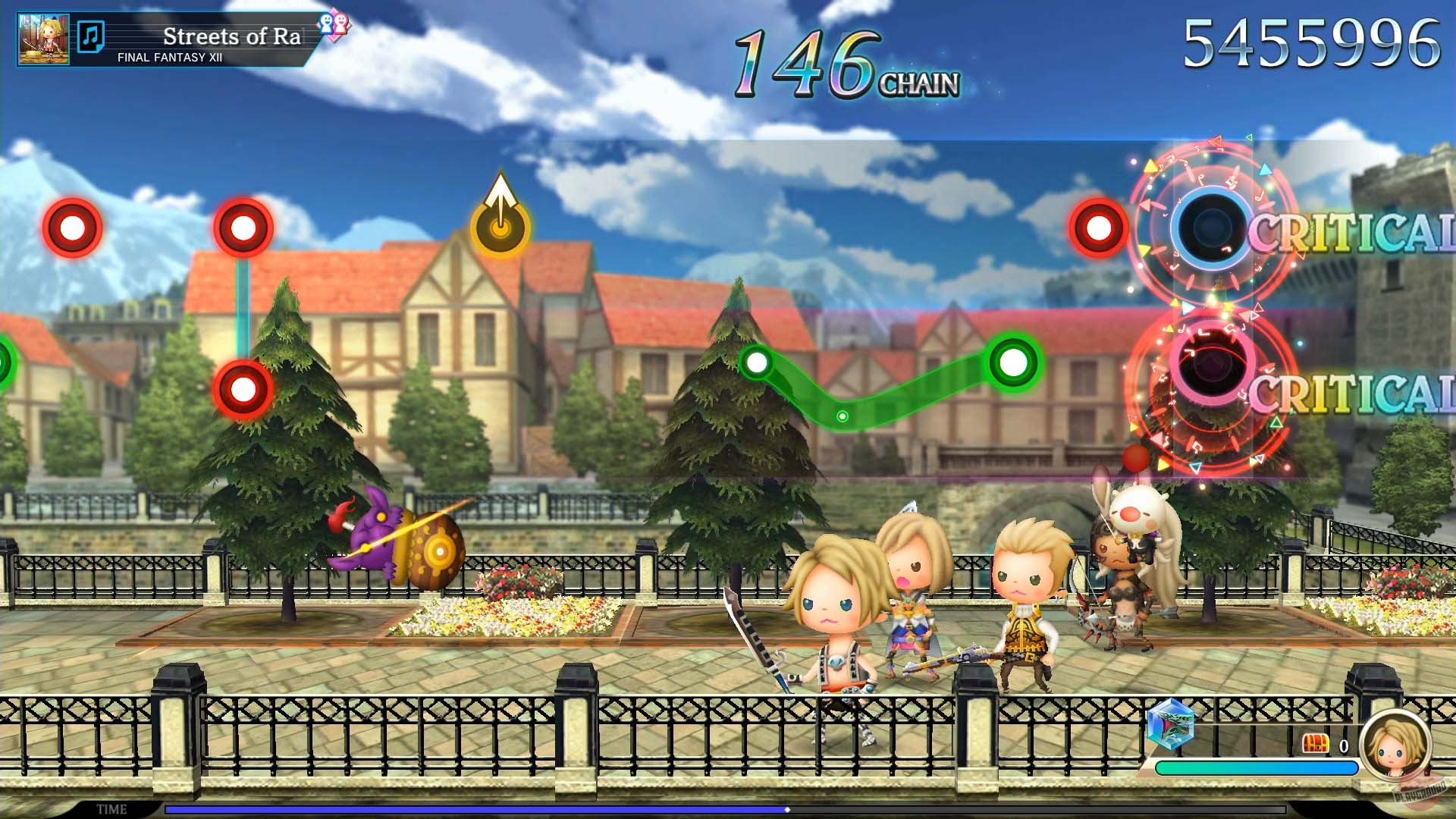Select the red trigger note below the trees
This screenshot has width=1456, height=819.
click(x=241, y=388)
